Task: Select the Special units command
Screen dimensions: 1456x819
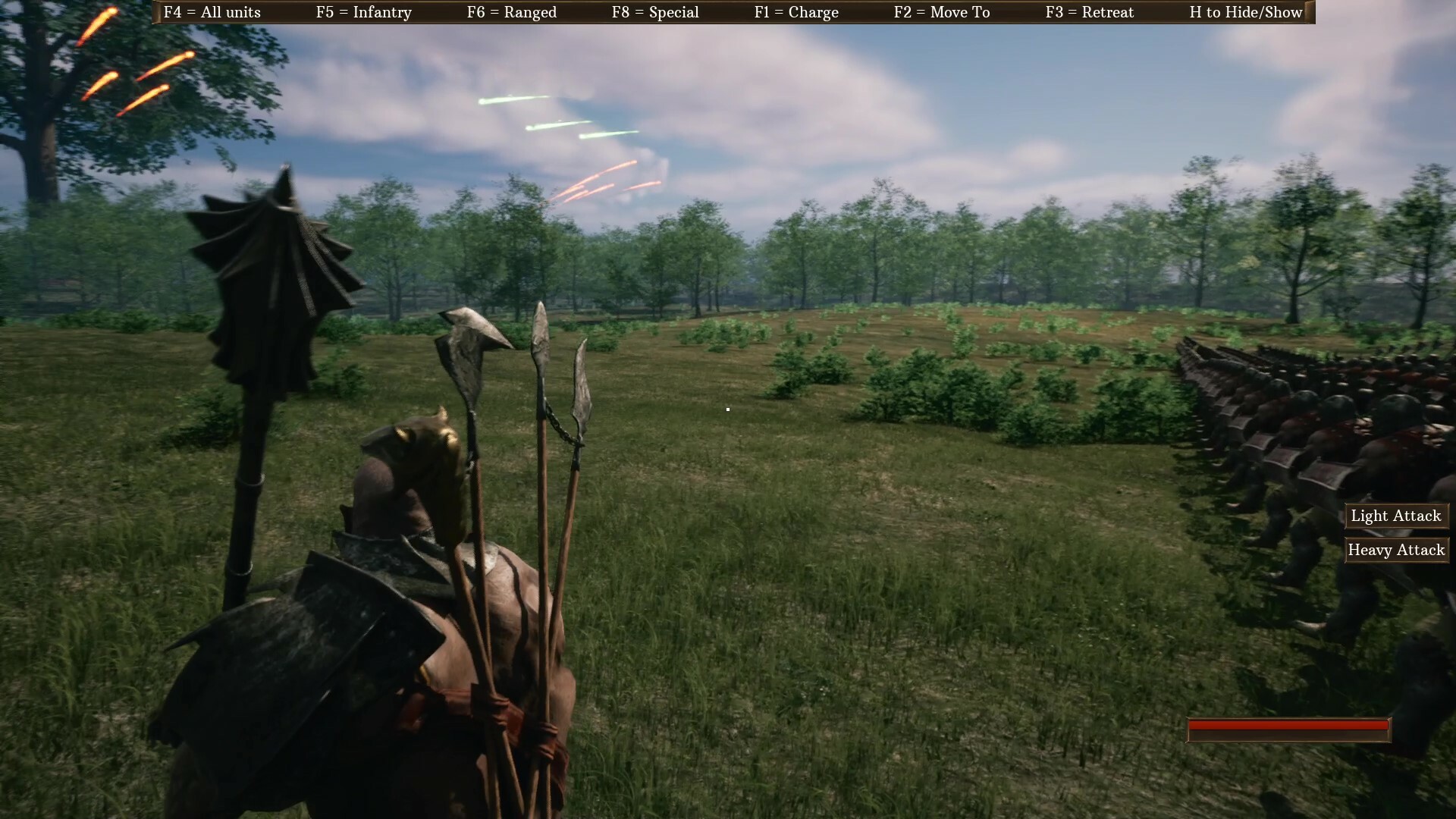Action: [x=655, y=12]
